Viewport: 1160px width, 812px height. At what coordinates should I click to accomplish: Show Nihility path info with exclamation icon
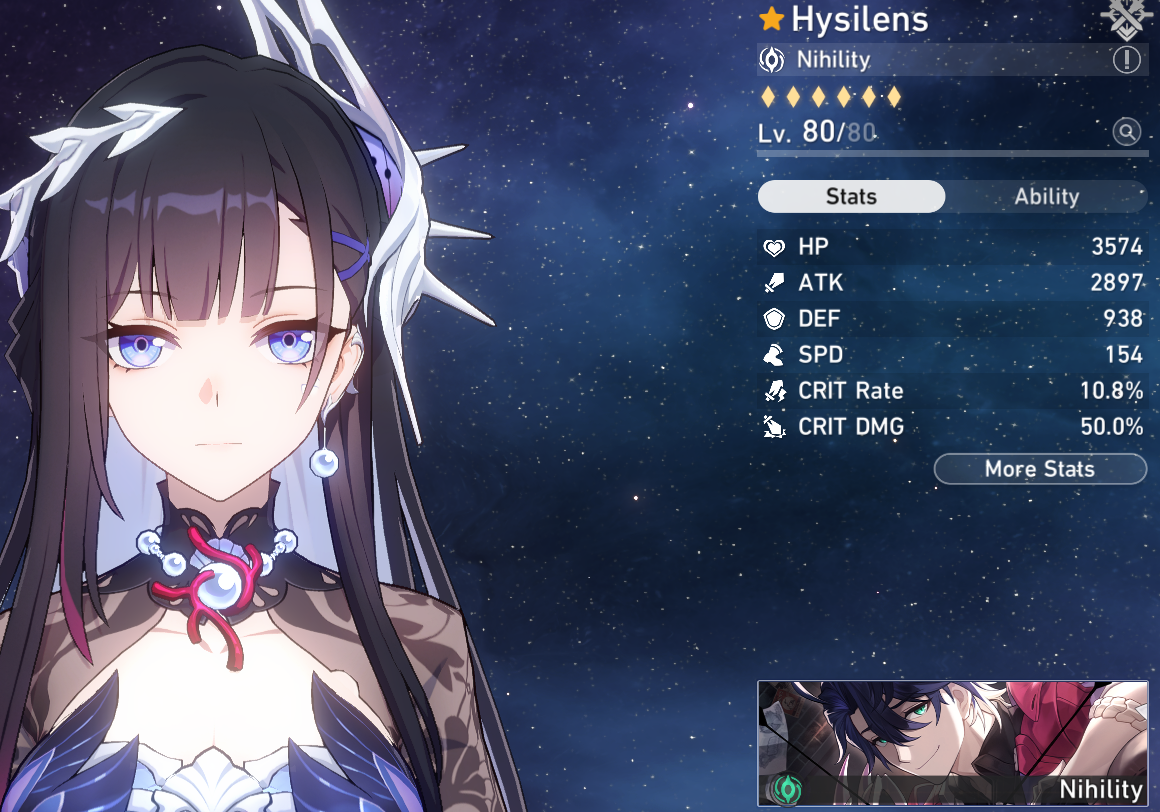click(1126, 60)
